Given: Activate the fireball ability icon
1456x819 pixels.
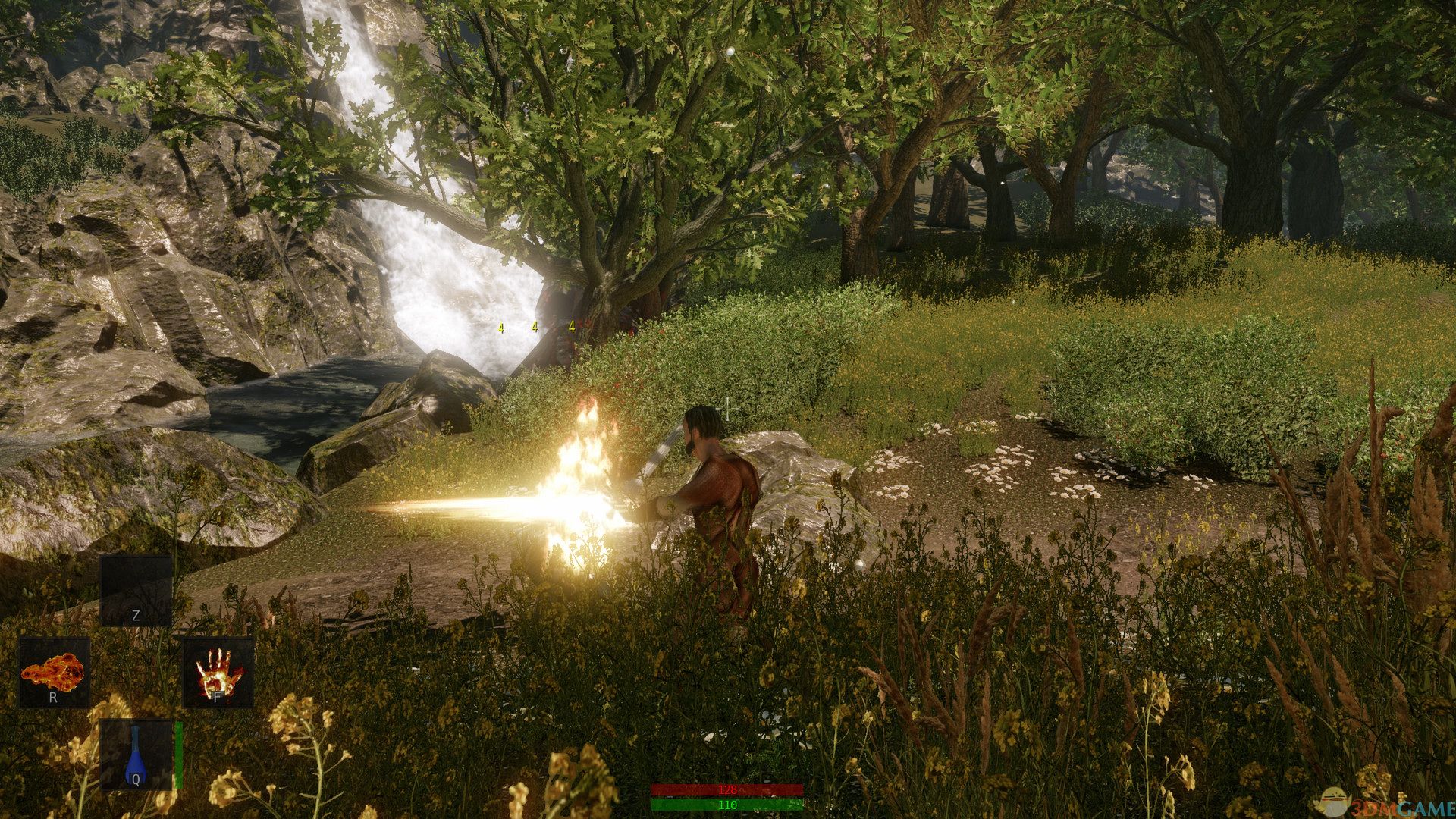Looking at the screenshot, I should pyautogui.click(x=54, y=672).
